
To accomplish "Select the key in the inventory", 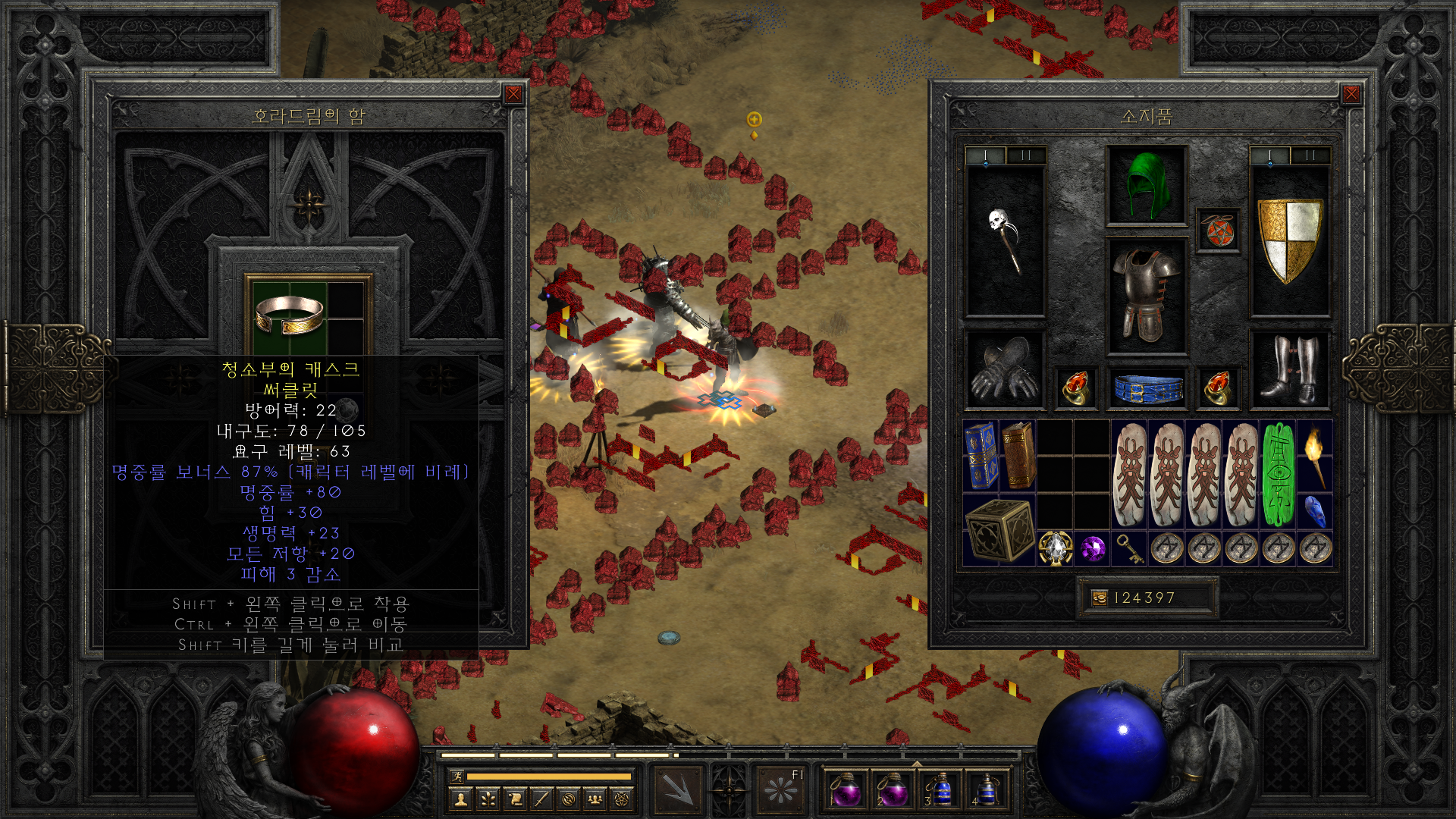I will (x=1130, y=548).
